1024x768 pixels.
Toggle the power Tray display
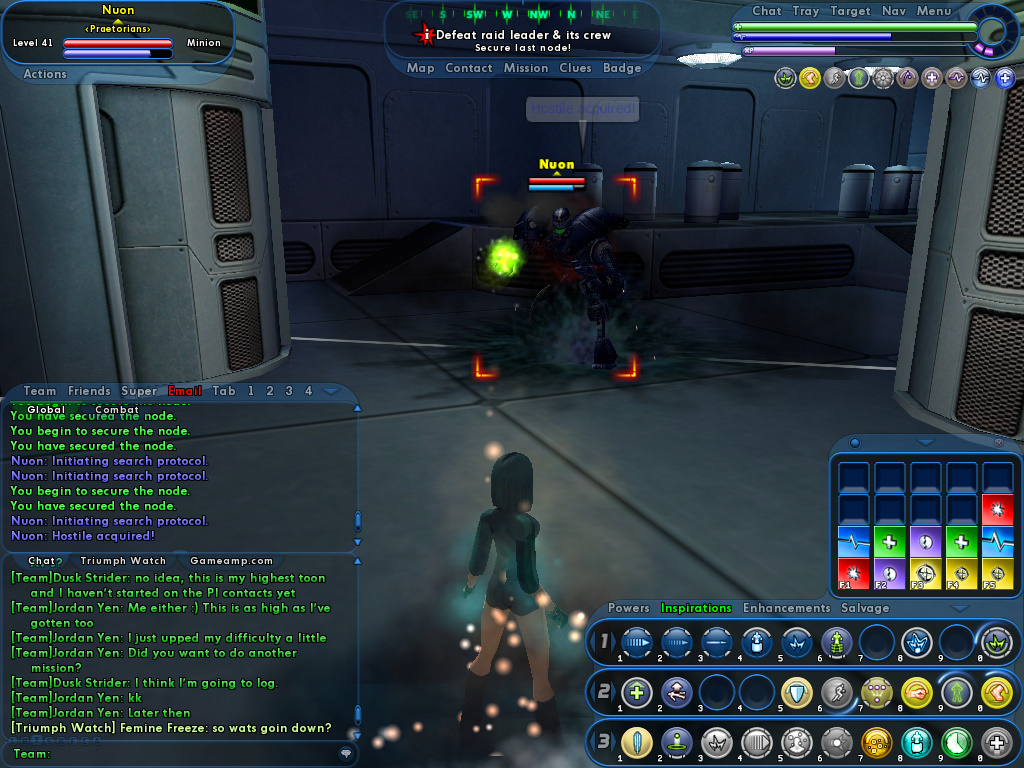(805, 11)
